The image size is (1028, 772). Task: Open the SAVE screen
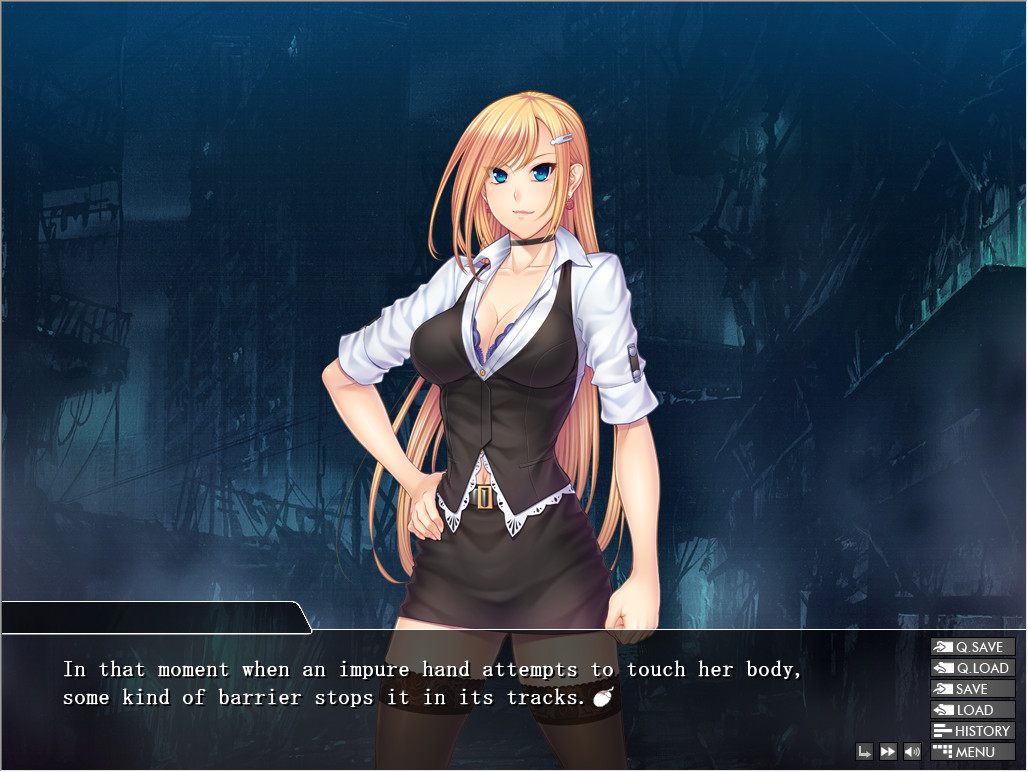972,689
